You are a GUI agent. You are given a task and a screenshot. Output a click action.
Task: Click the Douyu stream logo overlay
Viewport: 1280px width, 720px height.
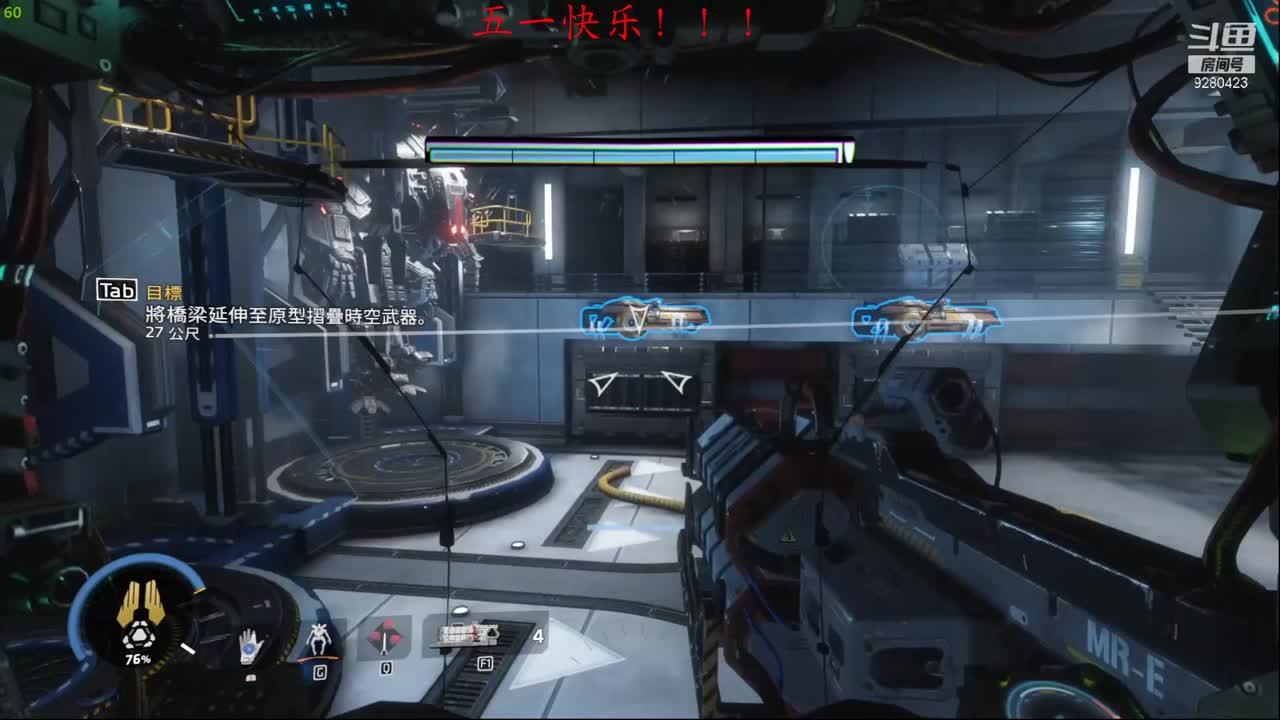point(1220,48)
